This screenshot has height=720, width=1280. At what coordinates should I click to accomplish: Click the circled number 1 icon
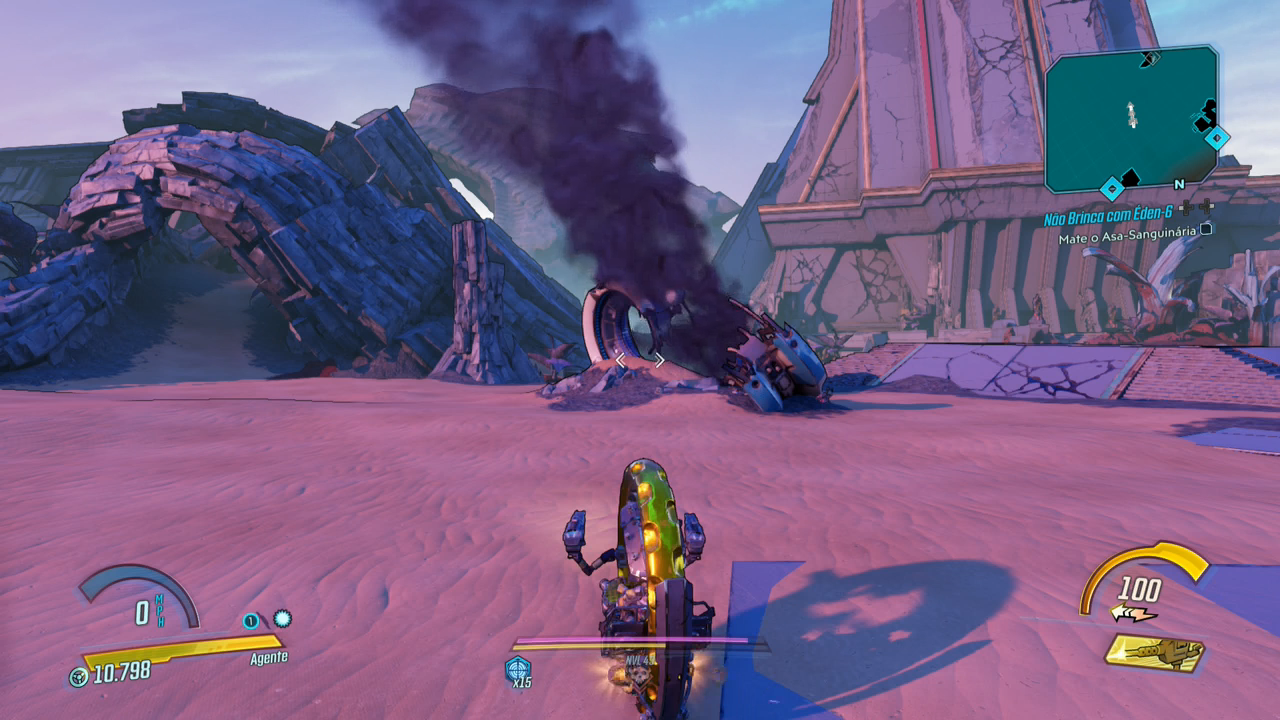tap(251, 621)
